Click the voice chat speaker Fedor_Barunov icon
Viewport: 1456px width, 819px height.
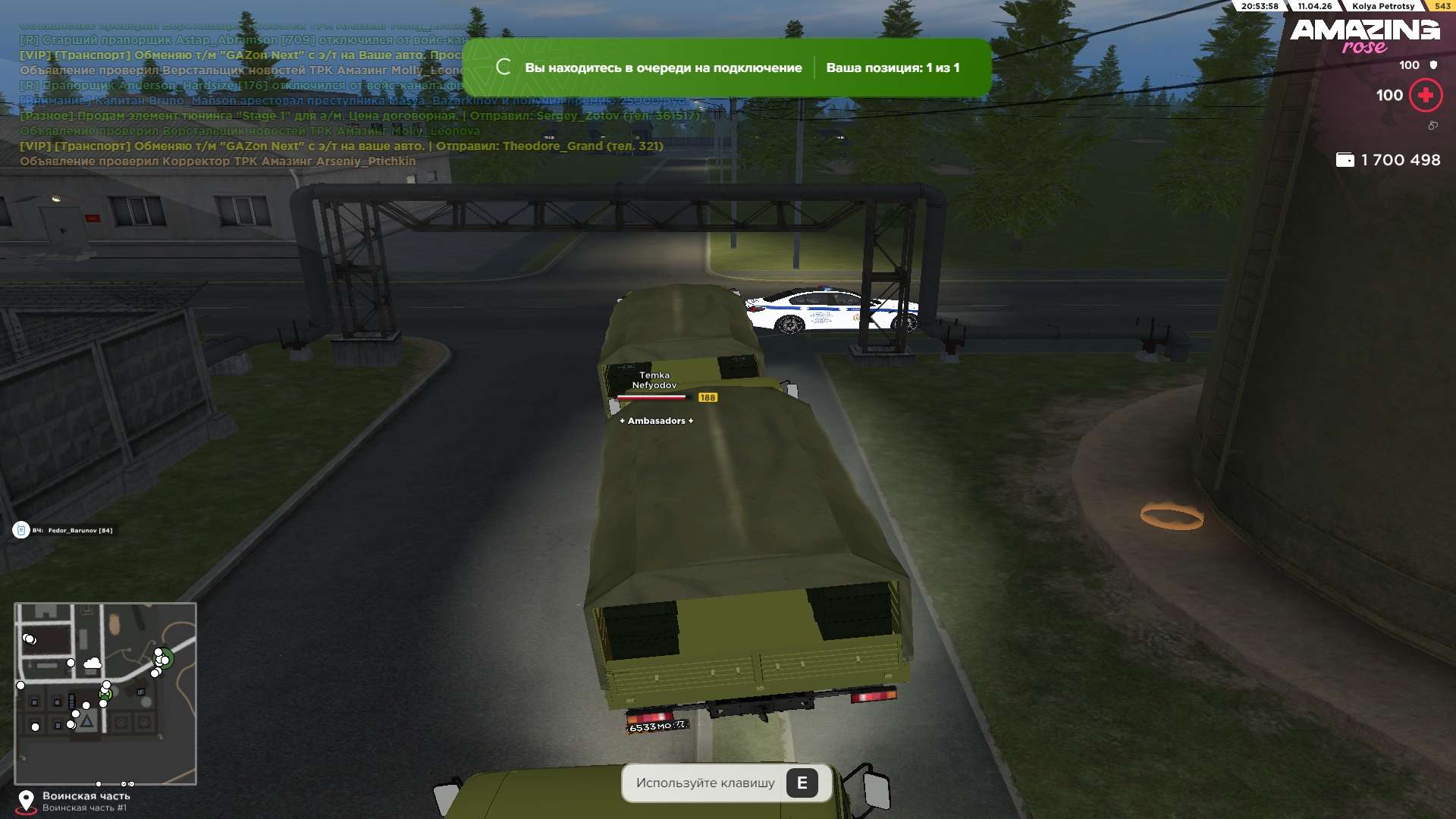(x=20, y=530)
